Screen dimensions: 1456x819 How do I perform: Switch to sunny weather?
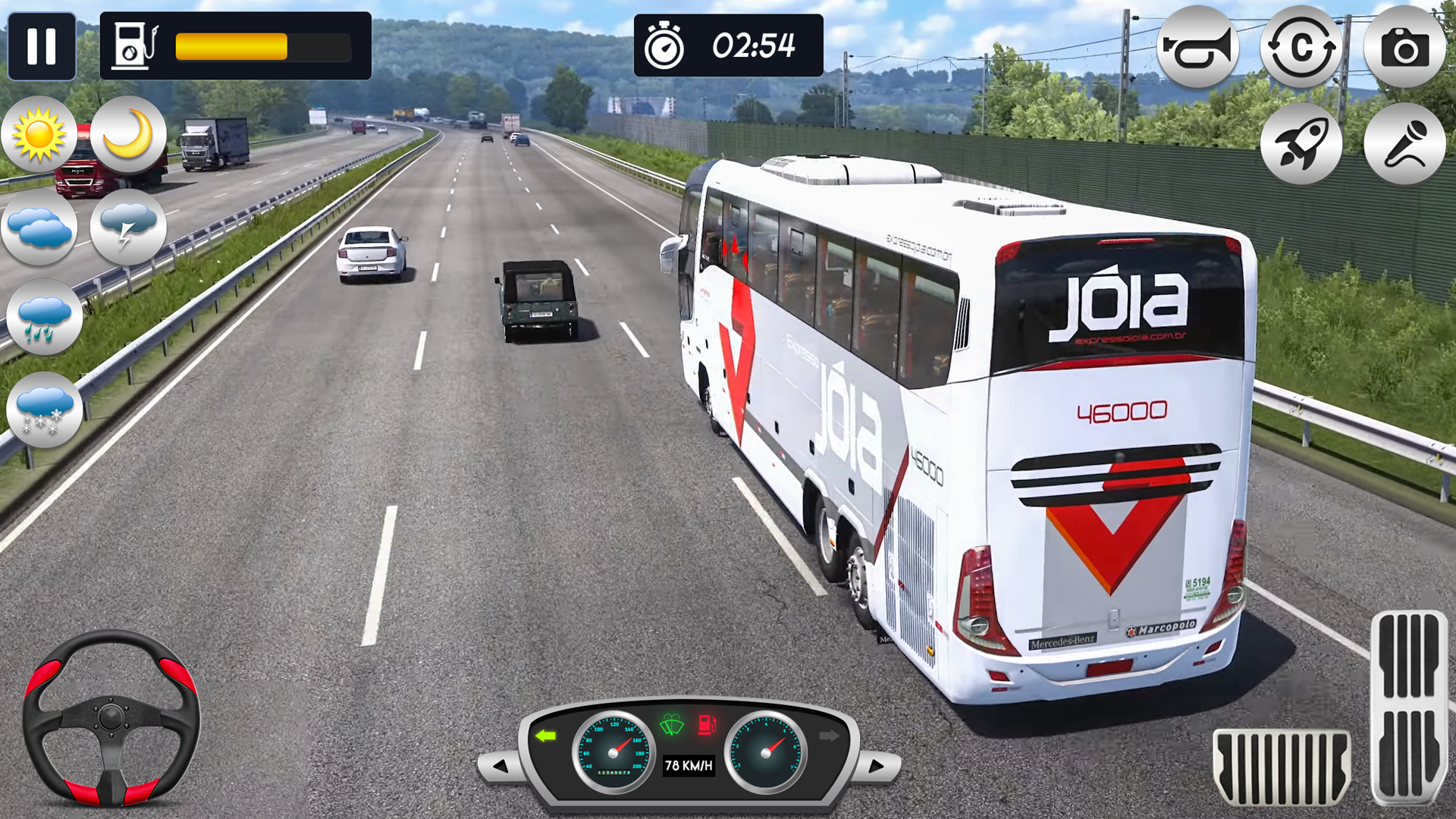tap(39, 136)
